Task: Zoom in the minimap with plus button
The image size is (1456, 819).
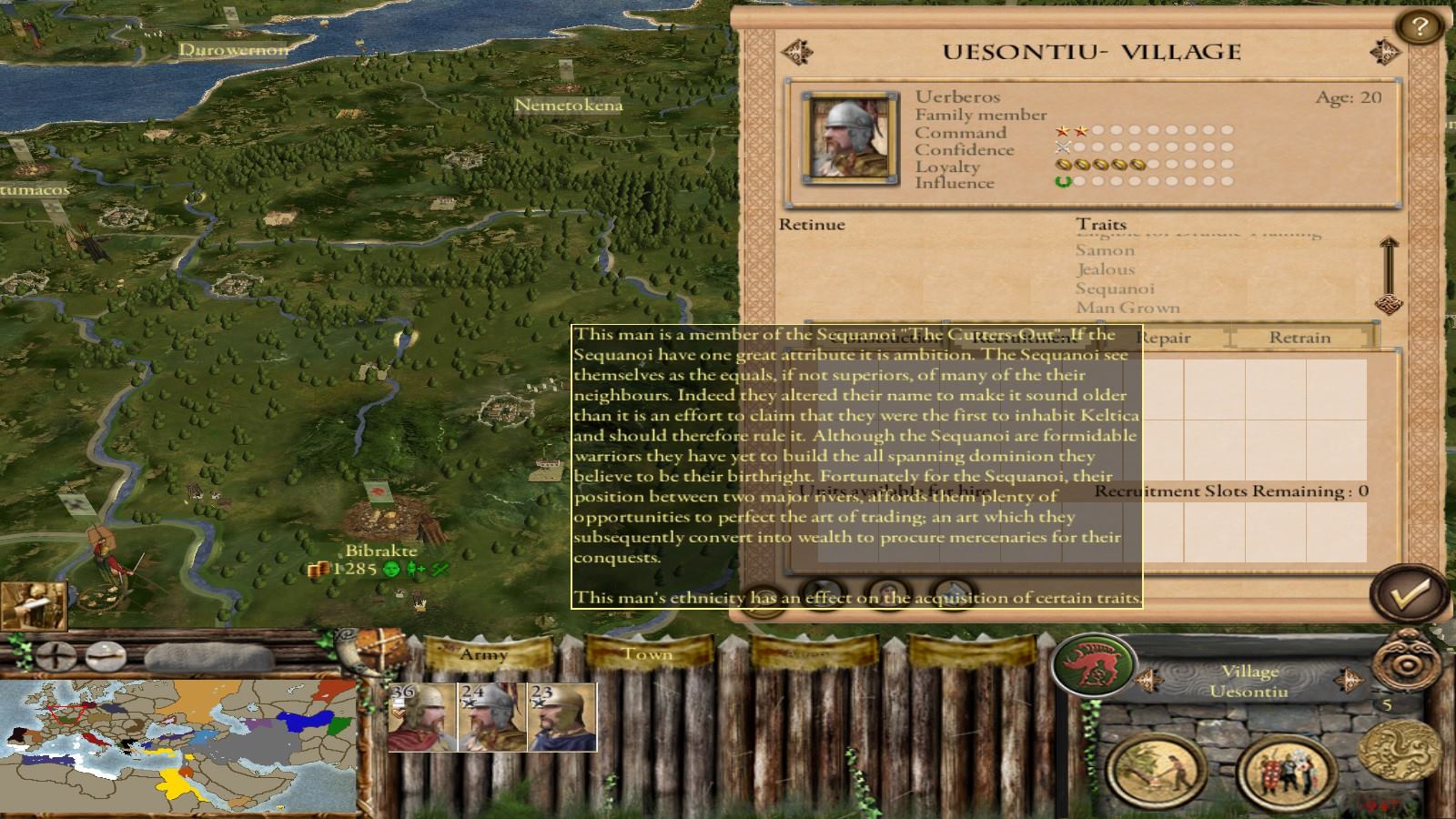Action: click(x=56, y=654)
